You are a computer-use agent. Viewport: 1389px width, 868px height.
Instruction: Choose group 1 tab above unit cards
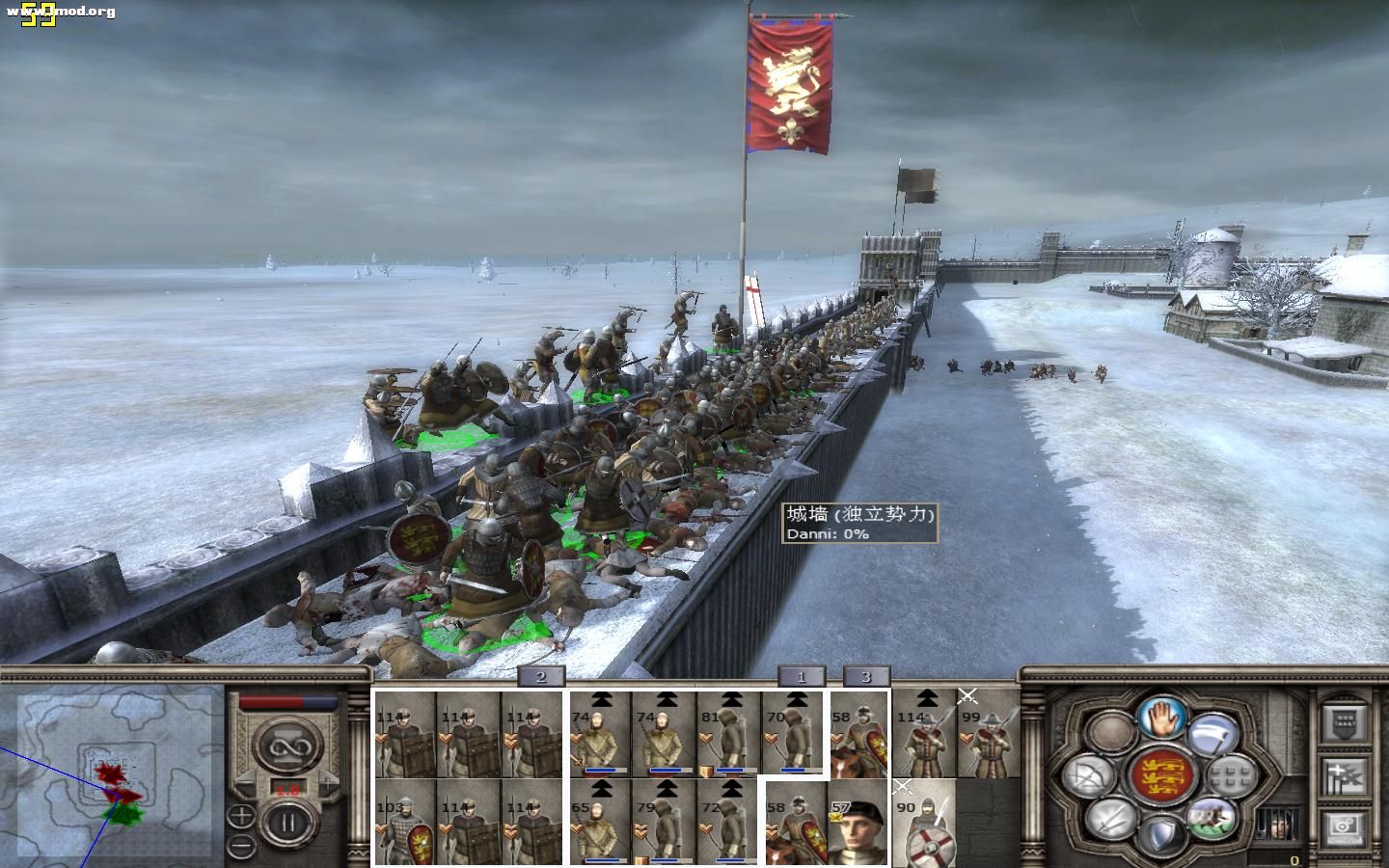click(x=802, y=677)
